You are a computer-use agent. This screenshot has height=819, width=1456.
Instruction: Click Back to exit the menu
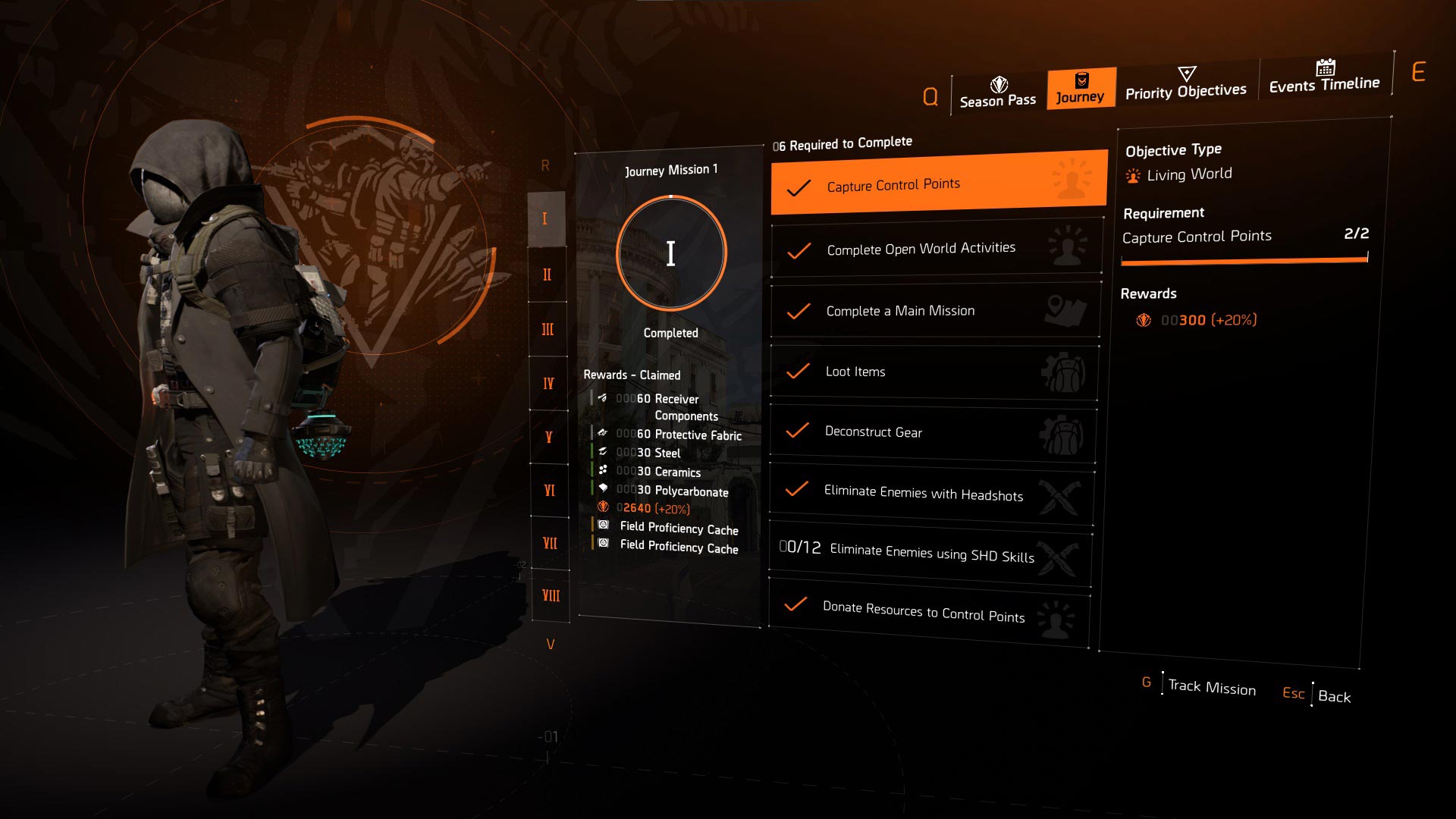[x=1336, y=696]
